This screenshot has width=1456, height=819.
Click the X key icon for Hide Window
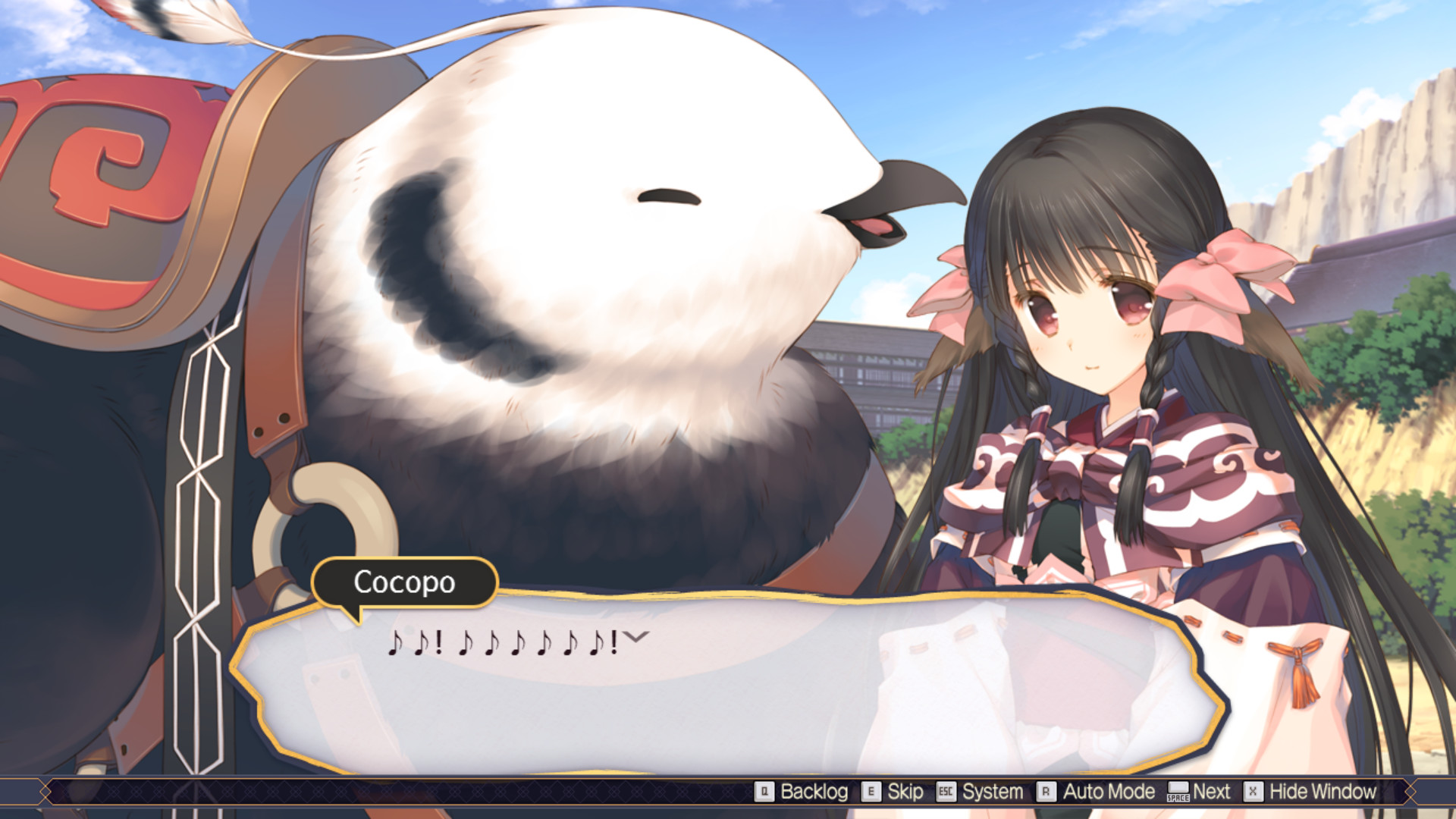point(1254,791)
